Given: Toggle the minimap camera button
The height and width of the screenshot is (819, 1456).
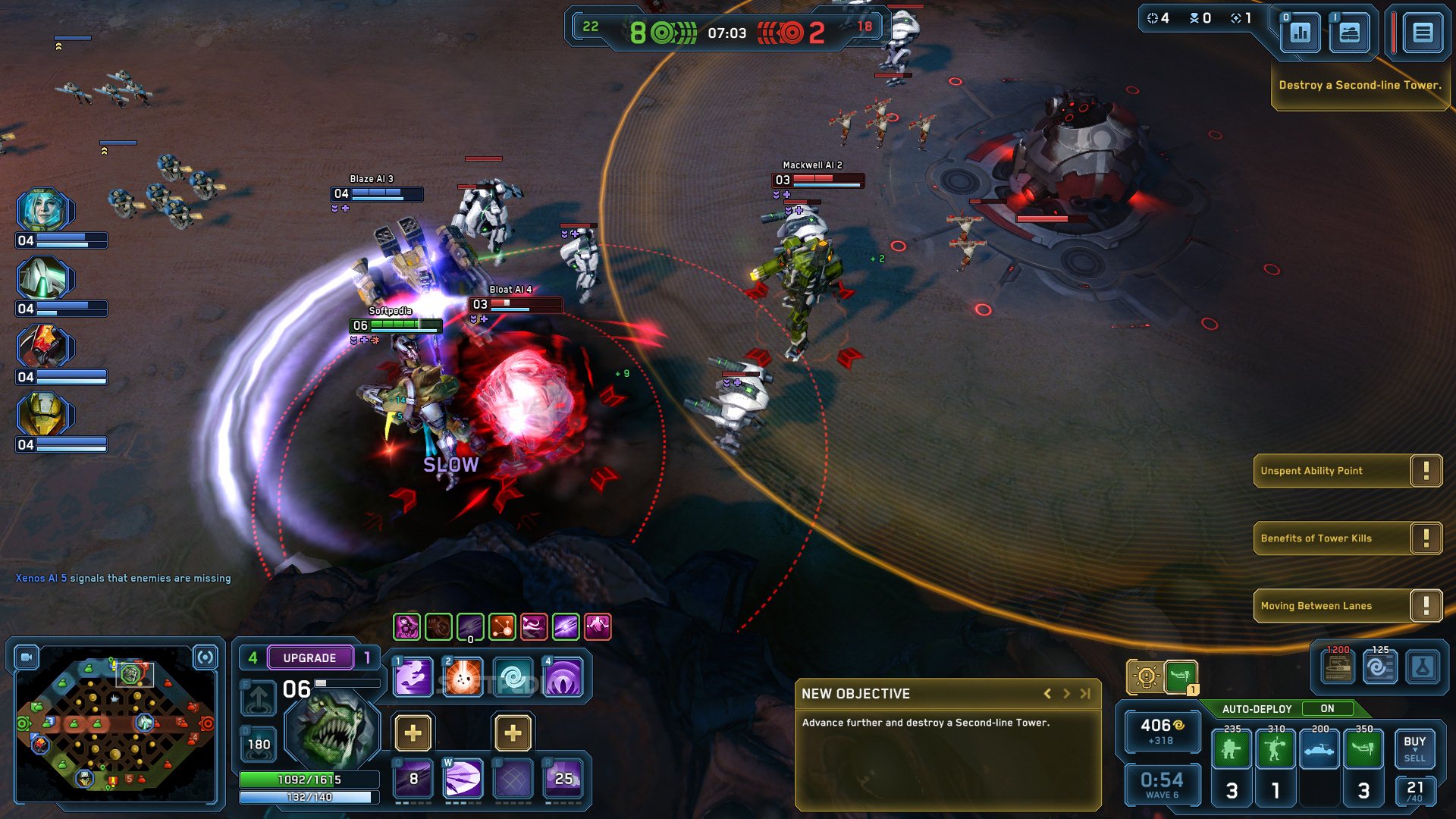Looking at the screenshot, I should pyautogui.click(x=27, y=657).
